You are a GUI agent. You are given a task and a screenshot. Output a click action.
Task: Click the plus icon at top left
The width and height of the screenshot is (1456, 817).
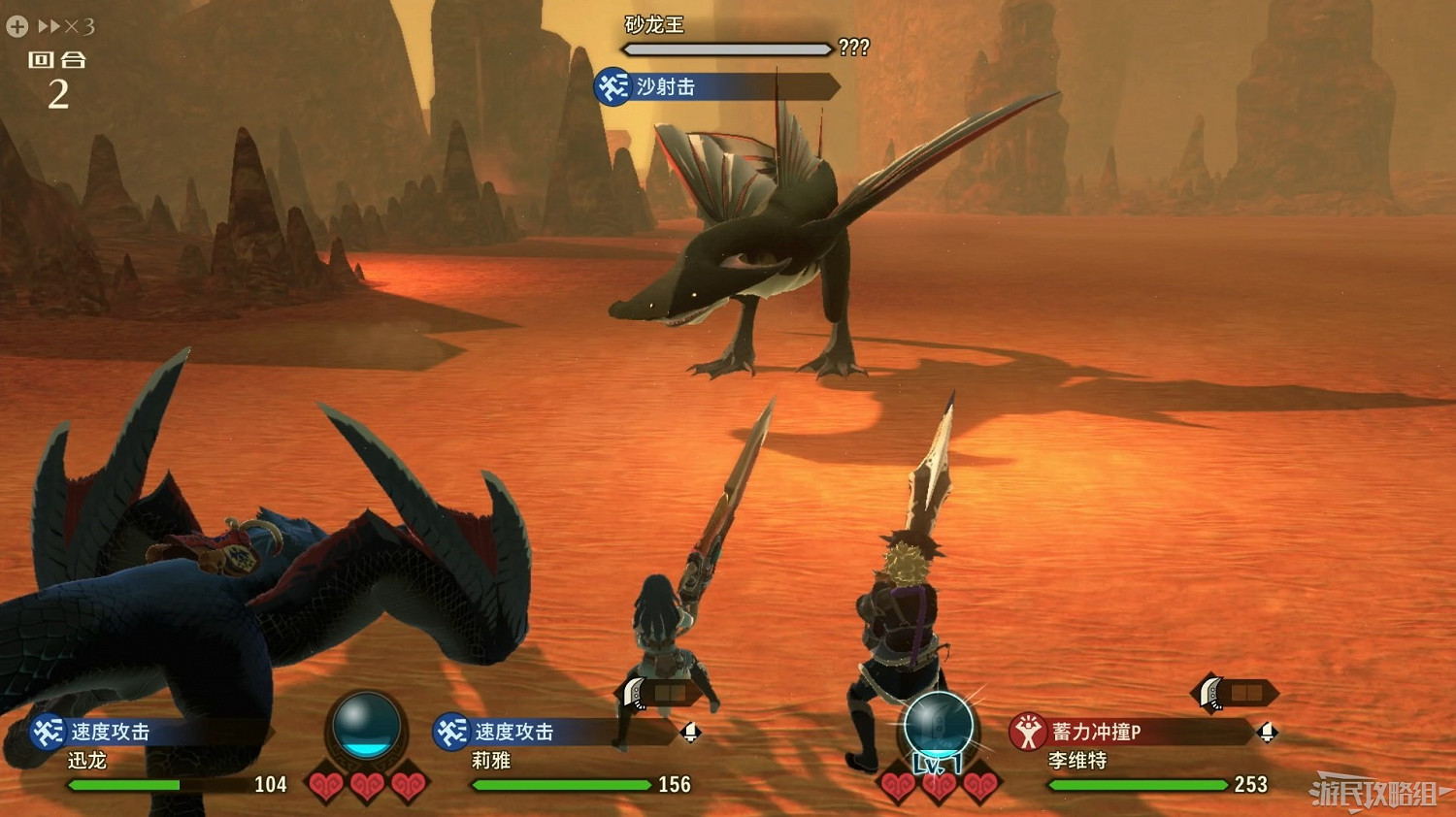[x=16, y=26]
